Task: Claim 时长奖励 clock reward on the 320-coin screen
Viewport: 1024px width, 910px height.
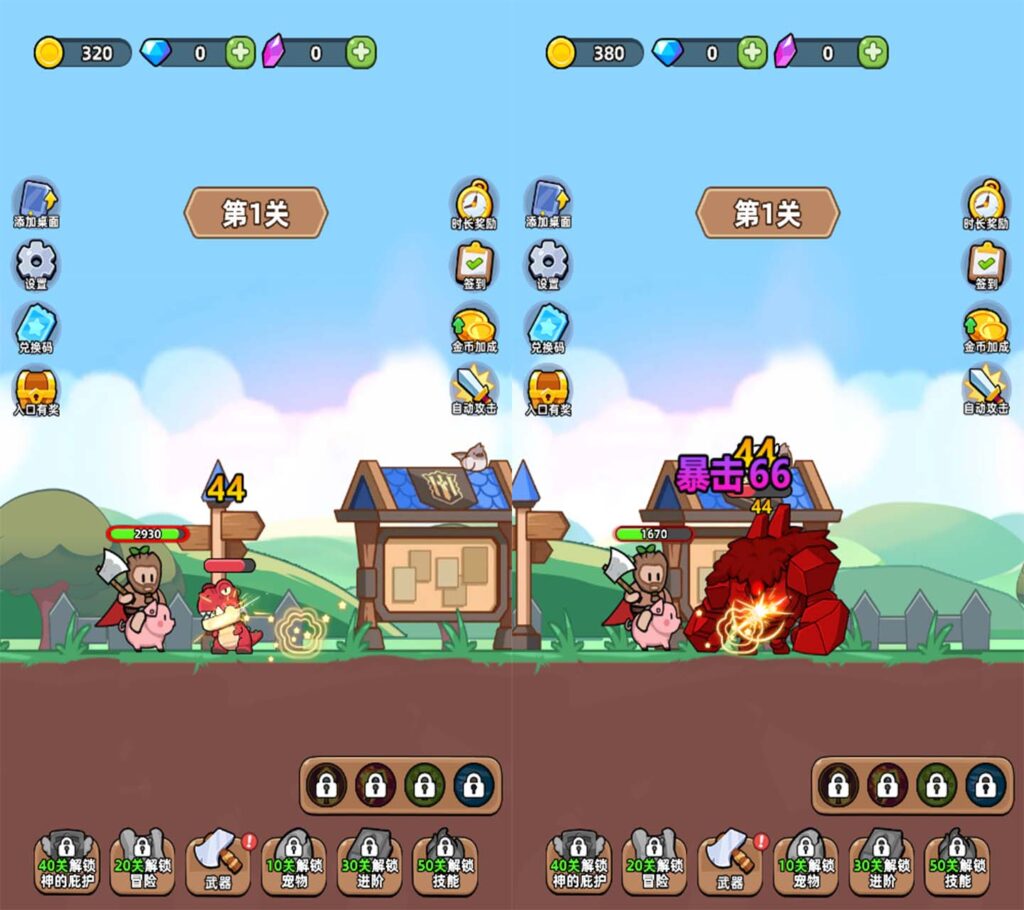Action: 474,201
